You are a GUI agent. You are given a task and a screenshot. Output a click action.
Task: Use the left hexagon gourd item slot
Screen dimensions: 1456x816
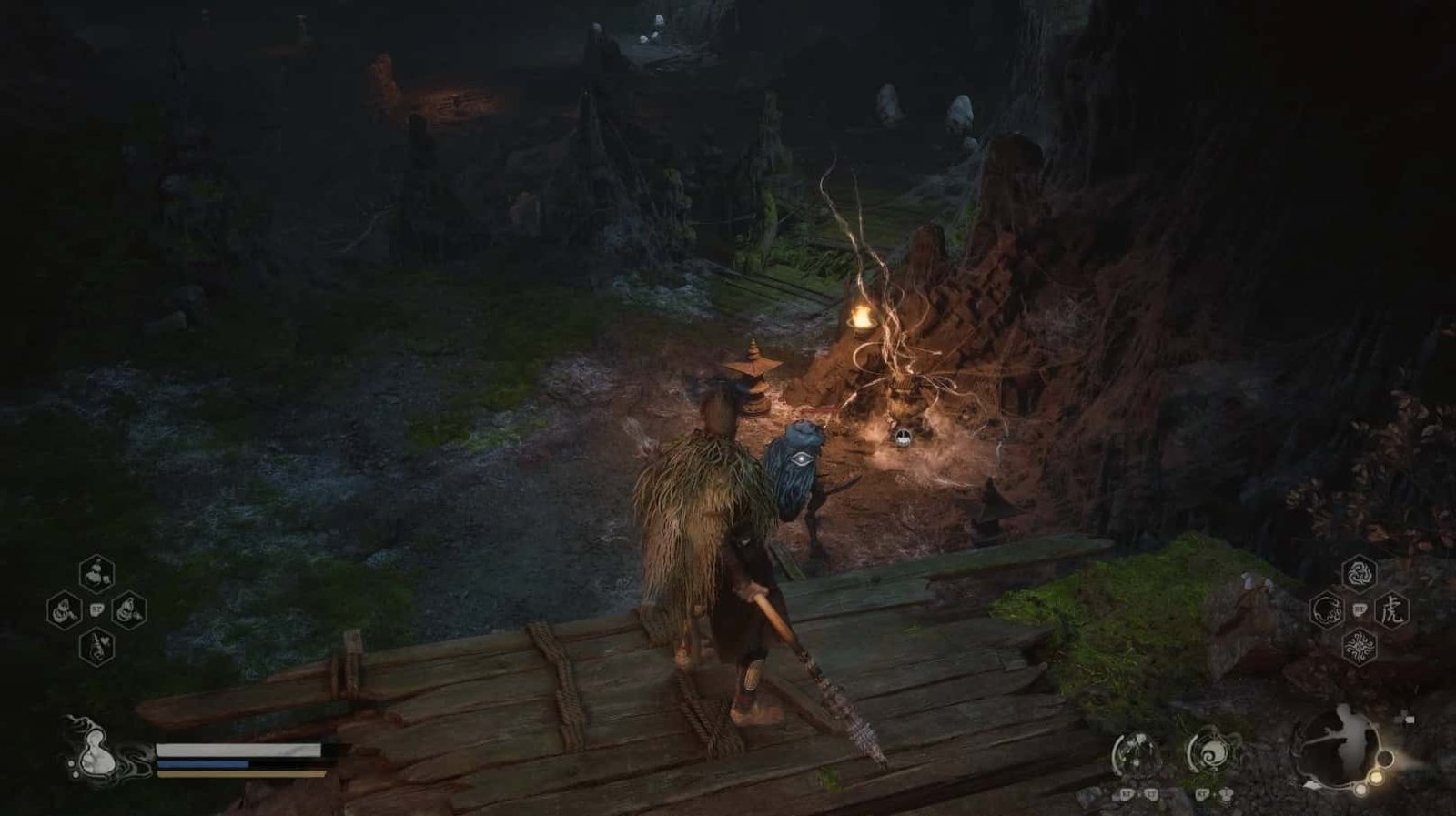click(x=65, y=609)
